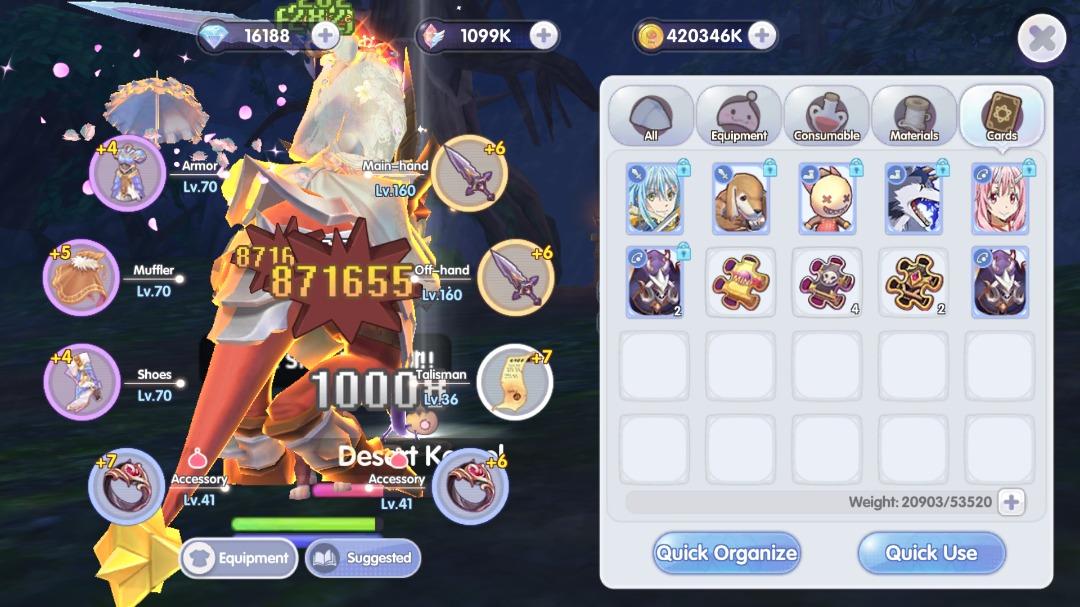Open the Main-hand weapon slot
Image resolution: width=1080 pixels, height=607 pixels.
coord(470,173)
